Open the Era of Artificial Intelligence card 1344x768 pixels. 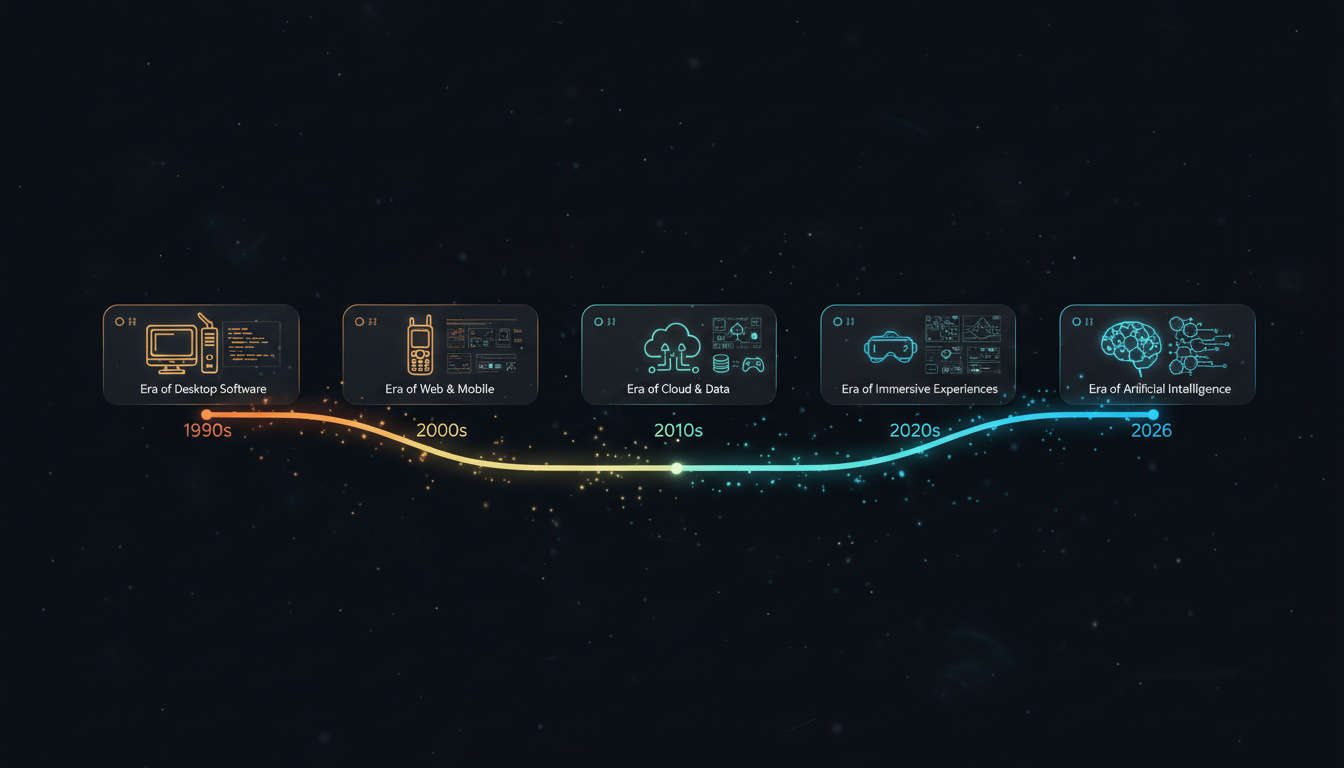(1157, 354)
